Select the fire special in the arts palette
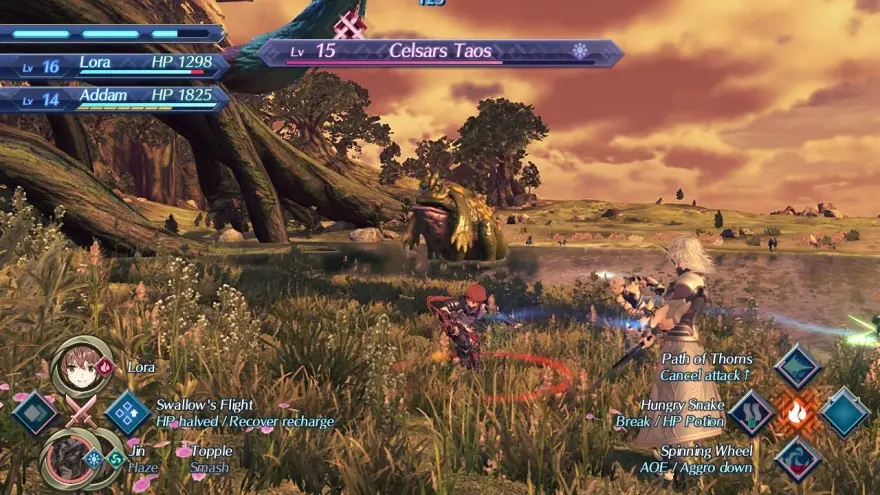The image size is (880, 495). (x=797, y=412)
